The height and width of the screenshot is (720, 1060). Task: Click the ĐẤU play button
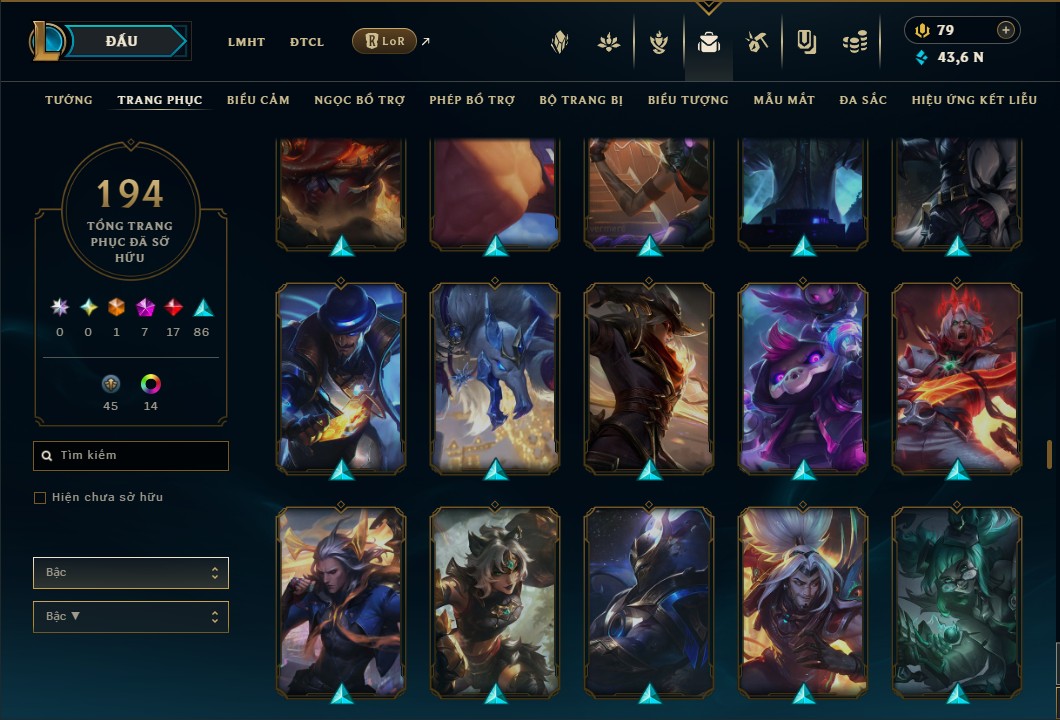(x=122, y=41)
